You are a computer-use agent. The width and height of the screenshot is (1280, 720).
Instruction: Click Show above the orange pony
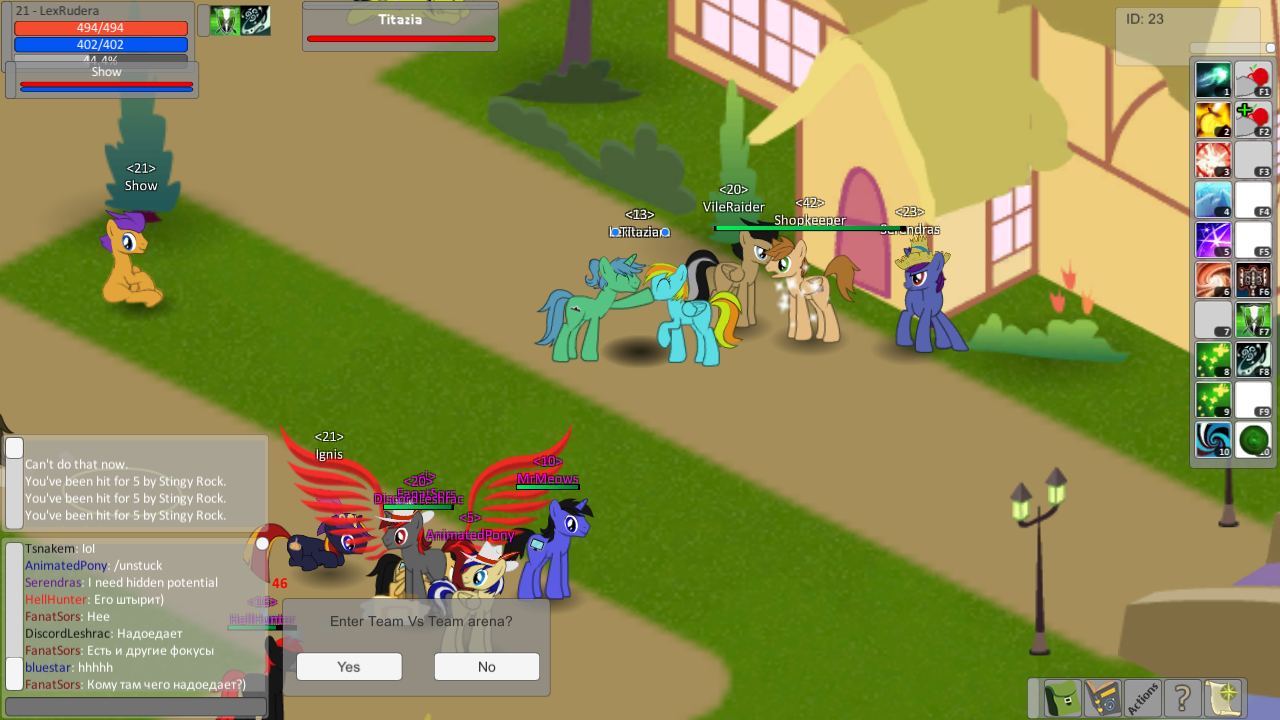coord(140,185)
